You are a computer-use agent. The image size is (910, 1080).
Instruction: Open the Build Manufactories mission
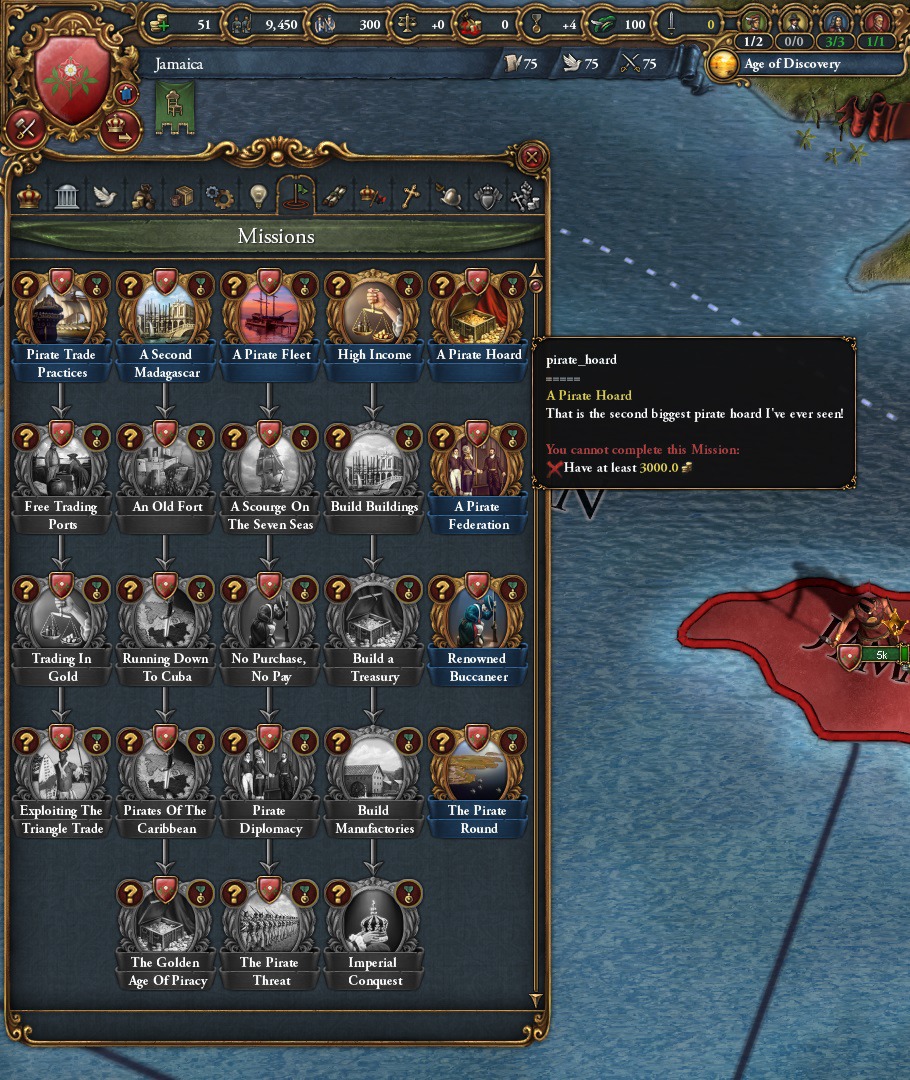pos(374,772)
